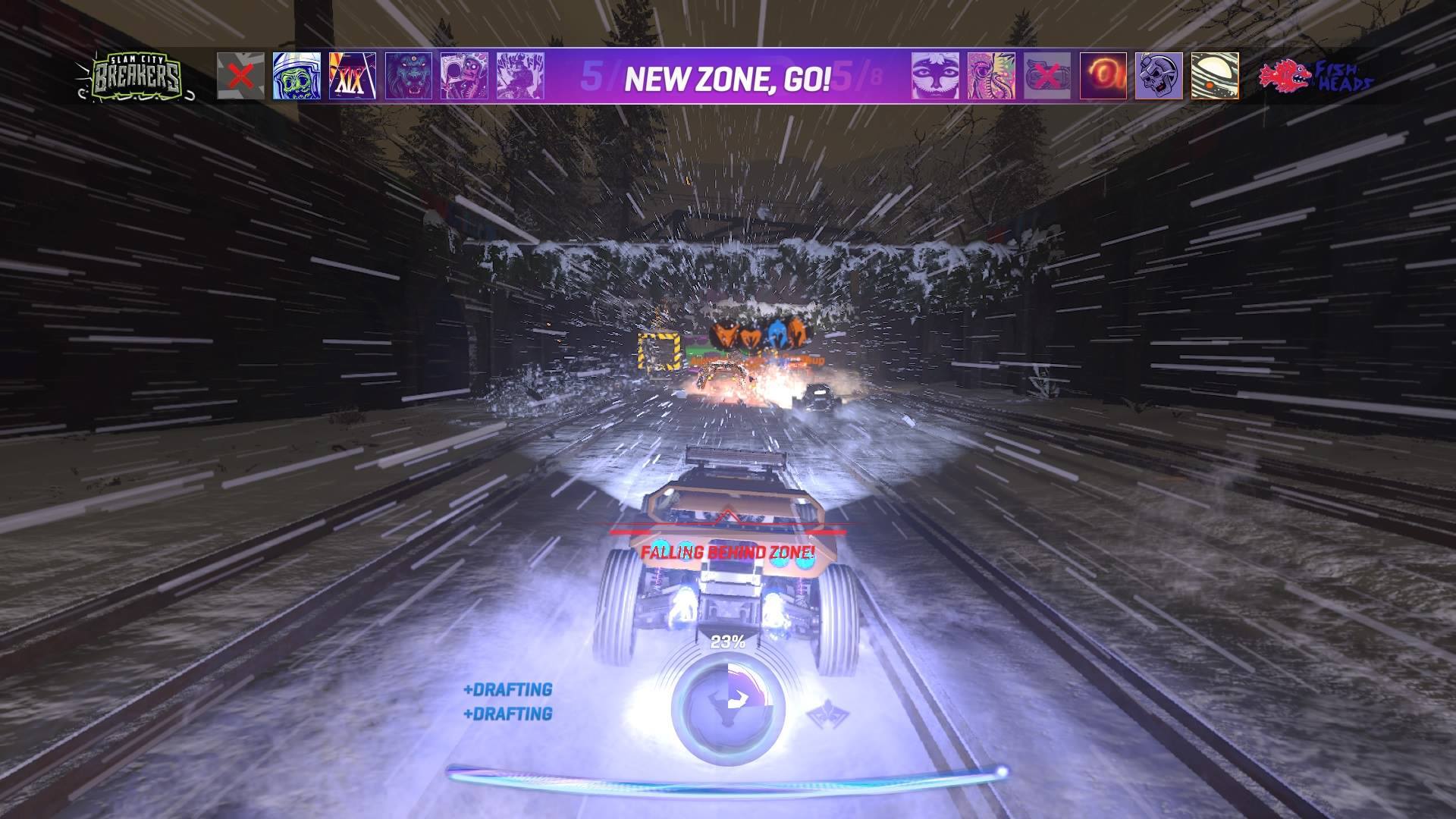Image resolution: width=1456 pixels, height=819 pixels.
Task: Click the eliminated player red X portrait
Action: [240, 76]
